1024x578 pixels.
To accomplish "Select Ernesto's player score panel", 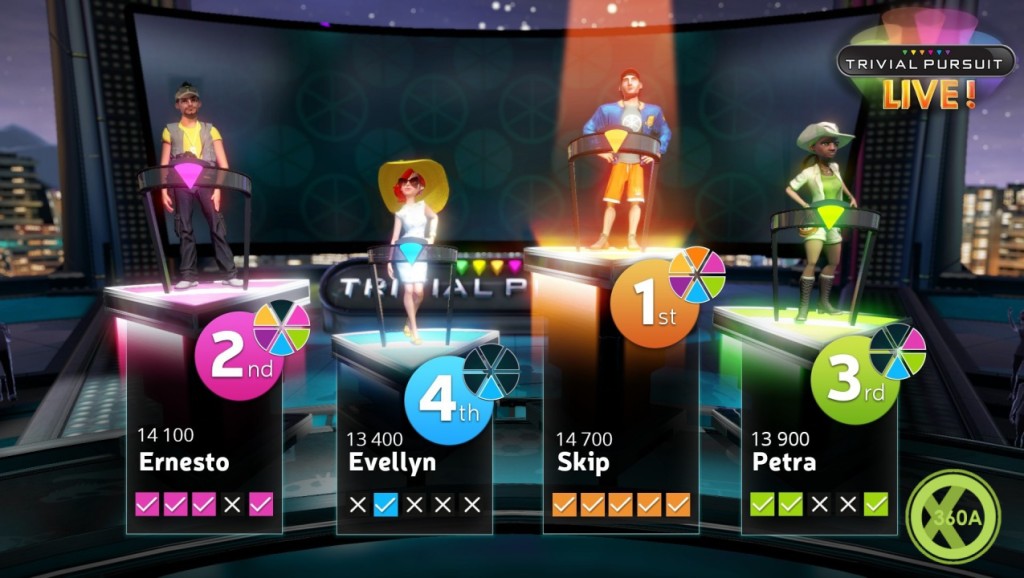I will coord(203,470).
